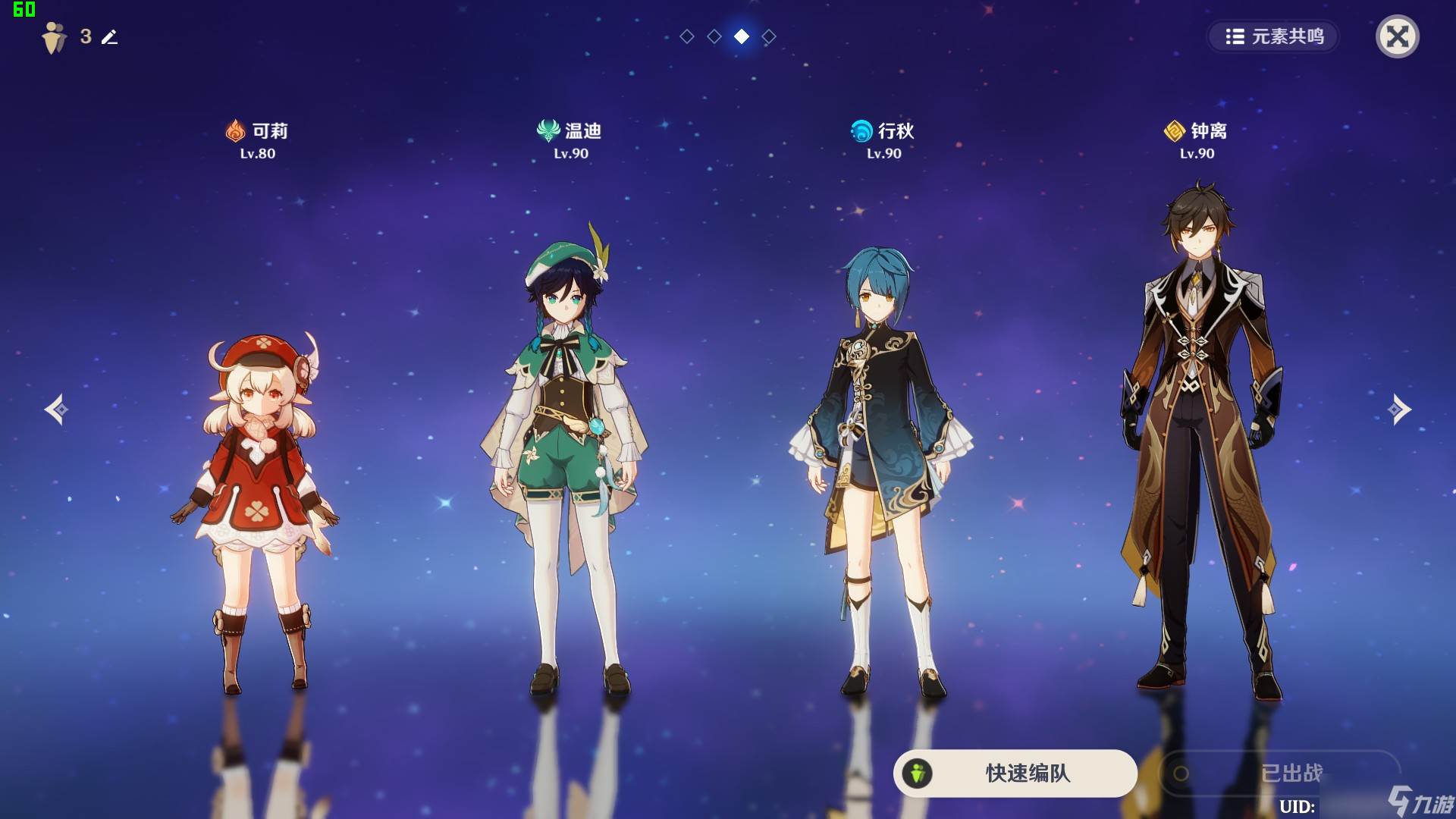This screenshot has height=819, width=1456.
Task: Switch to the next party with right arrow
Action: click(1399, 409)
